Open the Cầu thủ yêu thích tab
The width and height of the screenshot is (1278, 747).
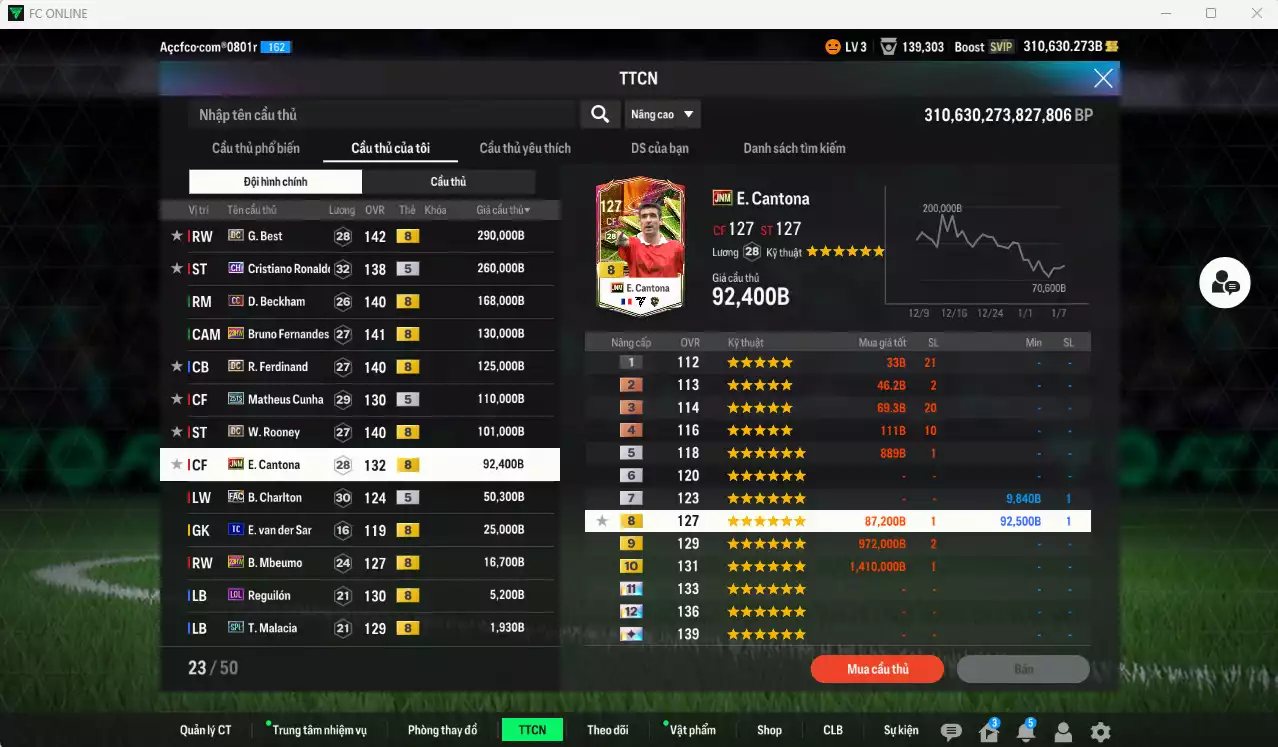tap(525, 148)
